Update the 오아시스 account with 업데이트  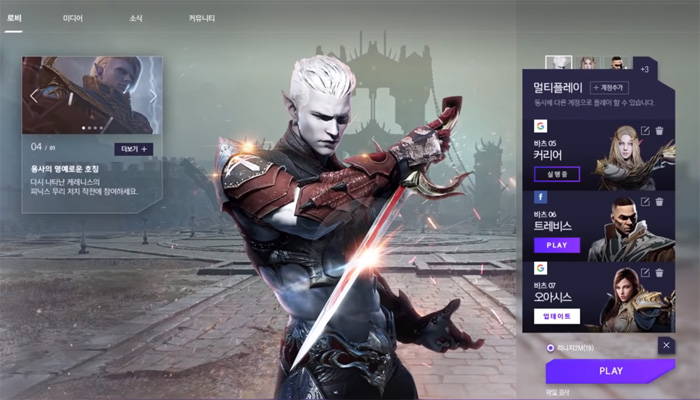(x=557, y=316)
